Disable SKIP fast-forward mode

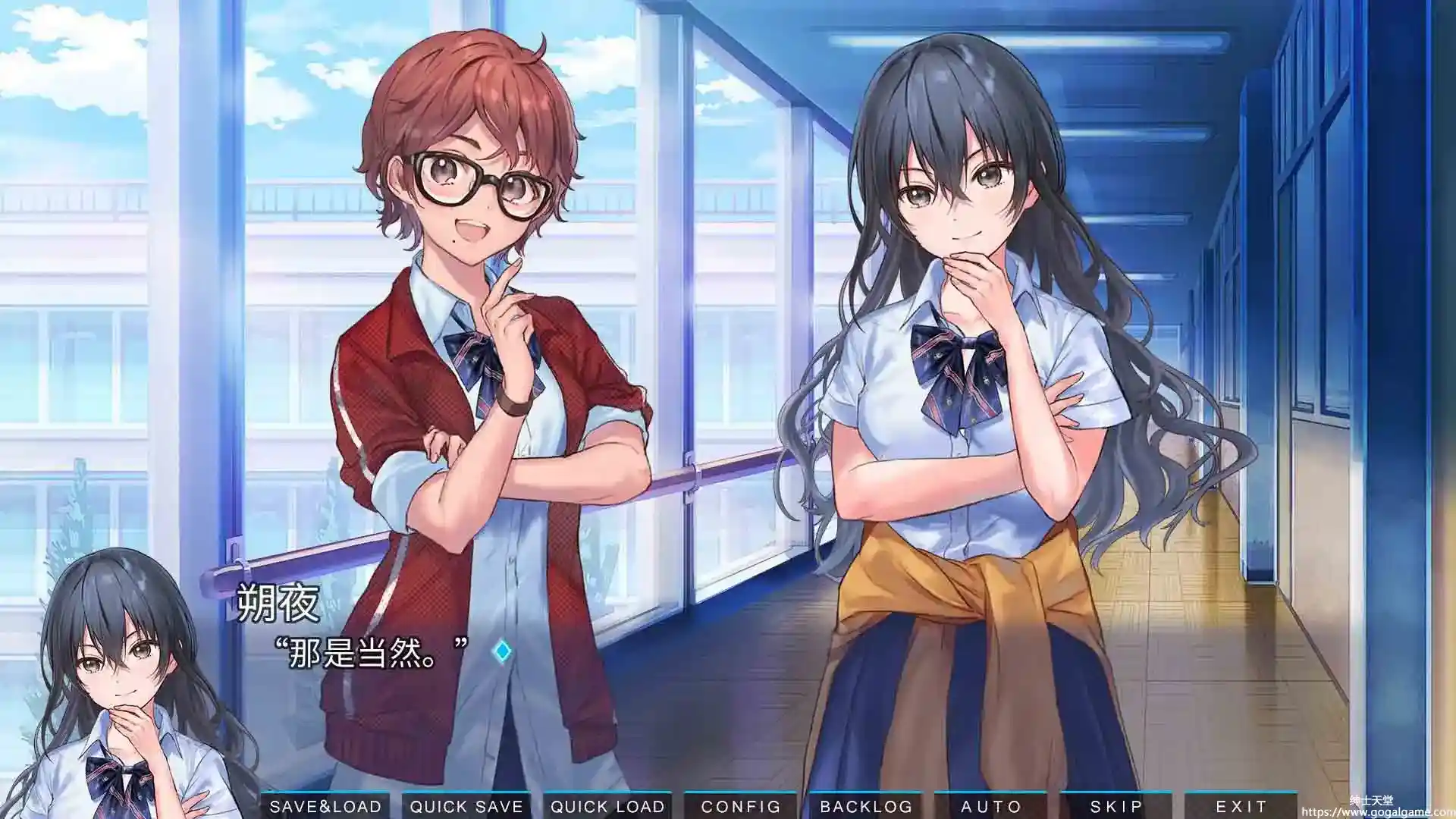(x=1115, y=806)
